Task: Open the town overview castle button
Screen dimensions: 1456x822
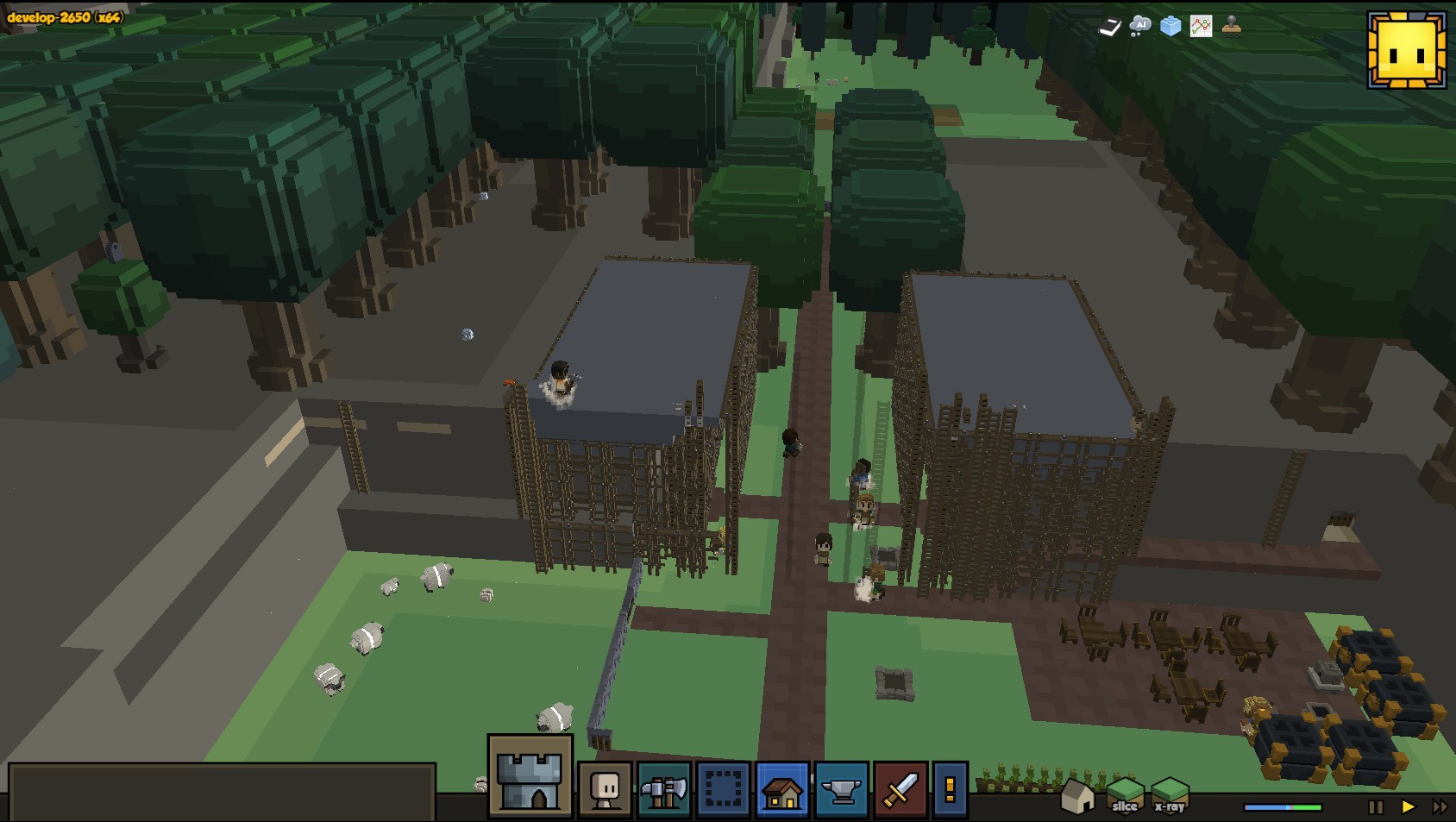Action: (530, 775)
